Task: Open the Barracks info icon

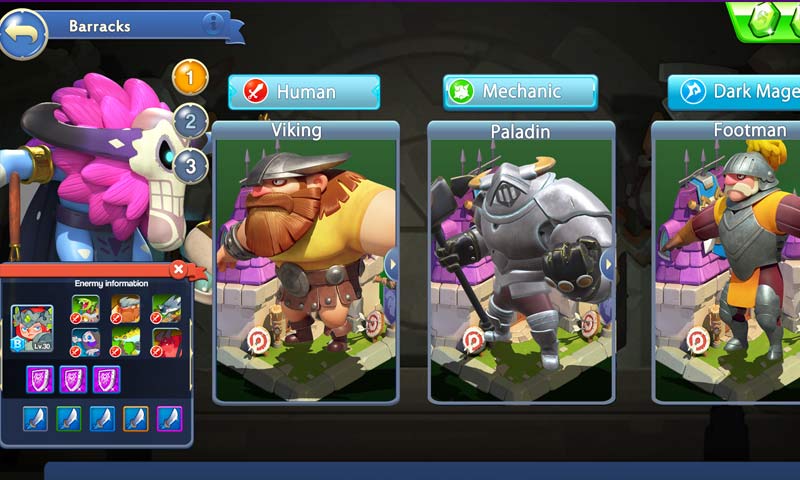Action: coord(212,25)
